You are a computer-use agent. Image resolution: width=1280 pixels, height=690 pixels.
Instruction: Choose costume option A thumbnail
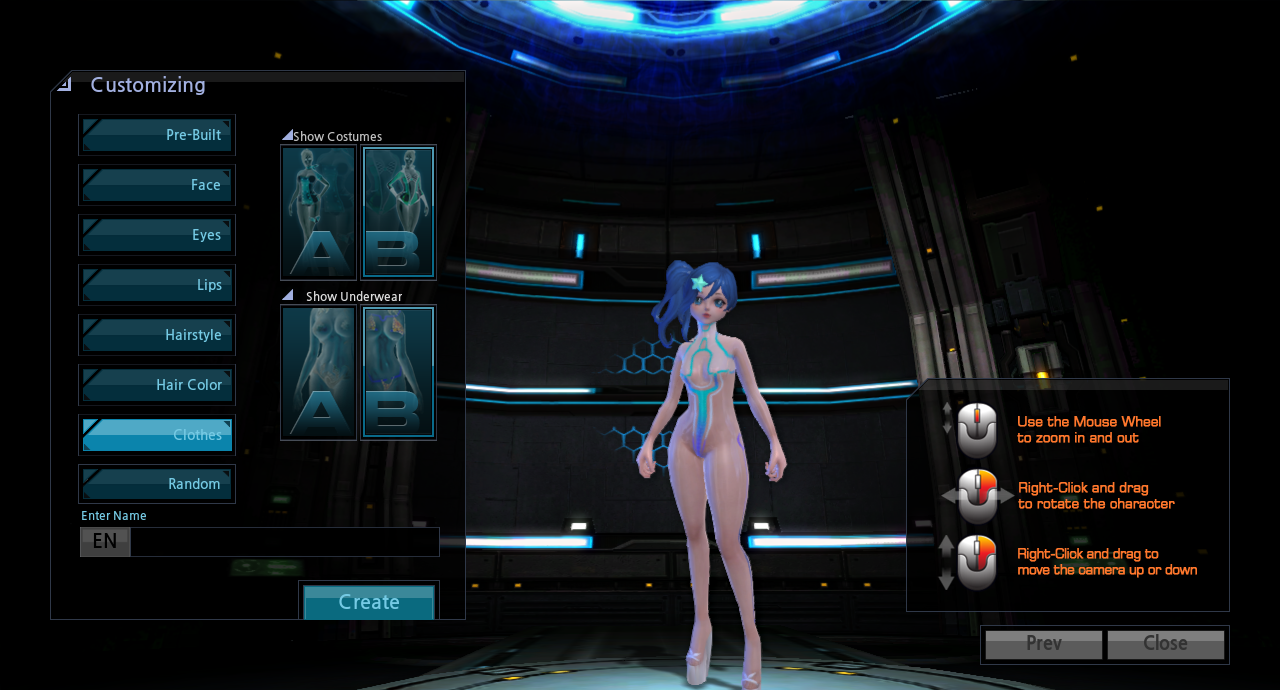[319, 212]
